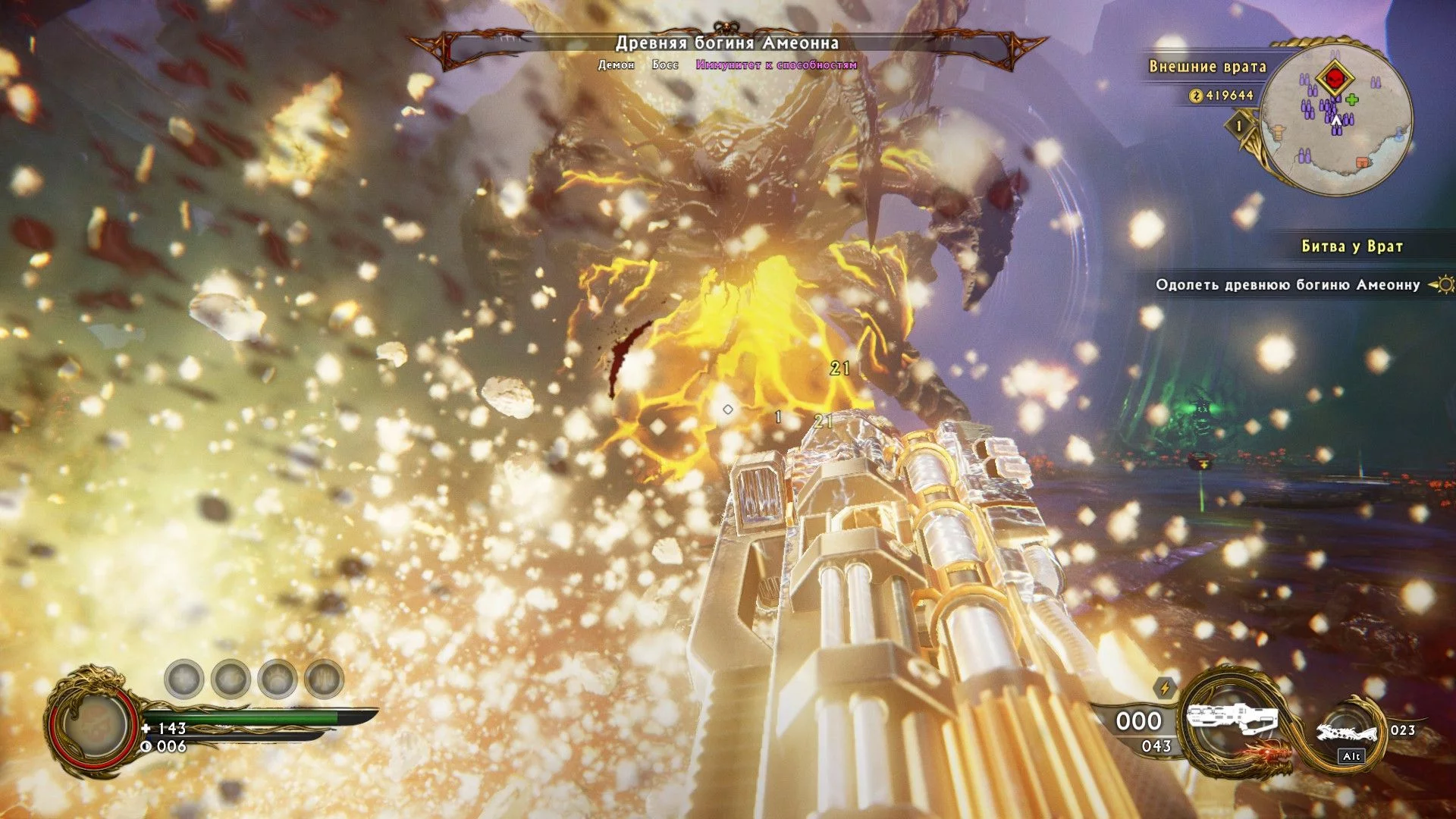Click the level 1 diamond badge
The width and height of the screenshot is (1456, 819).
click(1239, 125)
